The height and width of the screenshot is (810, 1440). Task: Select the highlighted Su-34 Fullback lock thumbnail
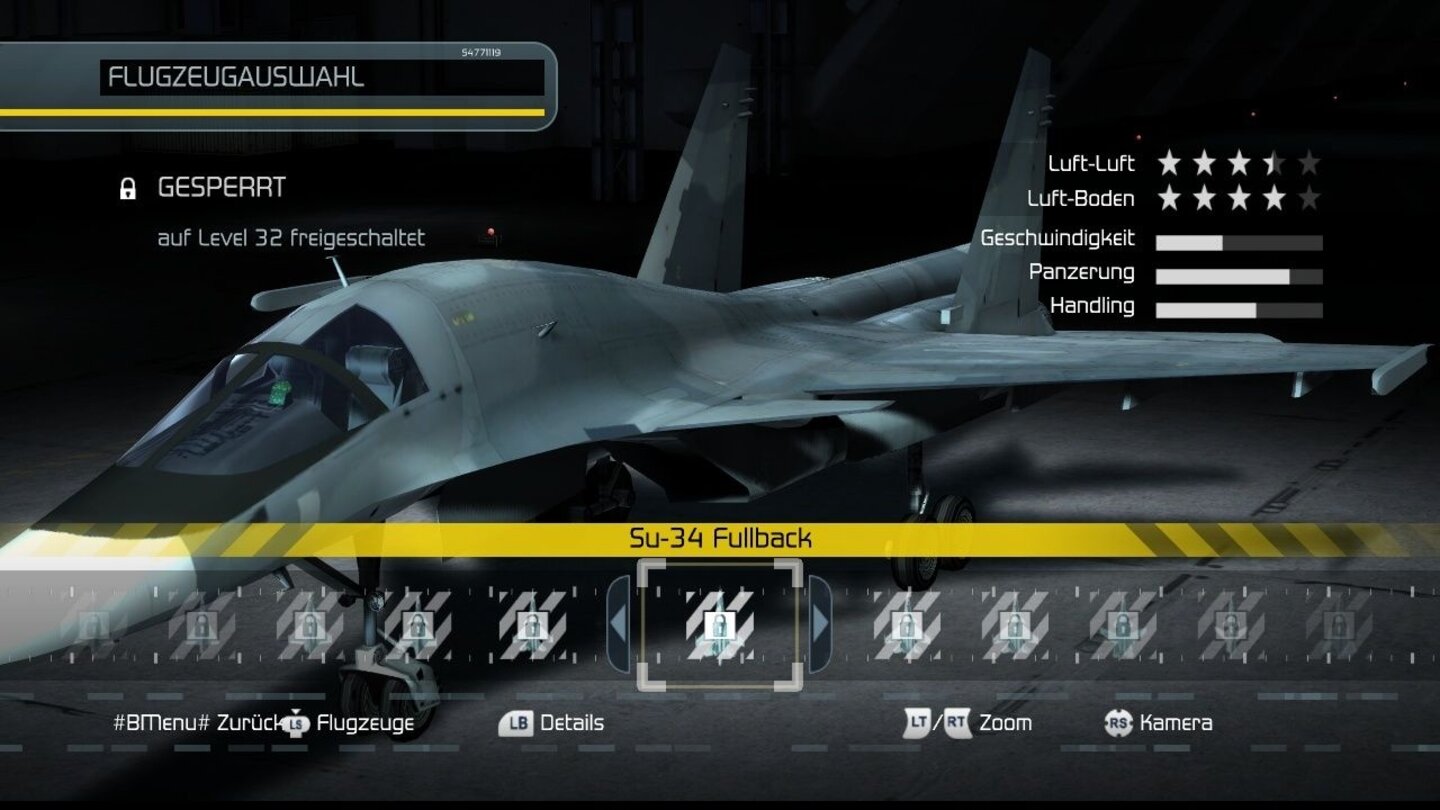(x=722, y=625)
